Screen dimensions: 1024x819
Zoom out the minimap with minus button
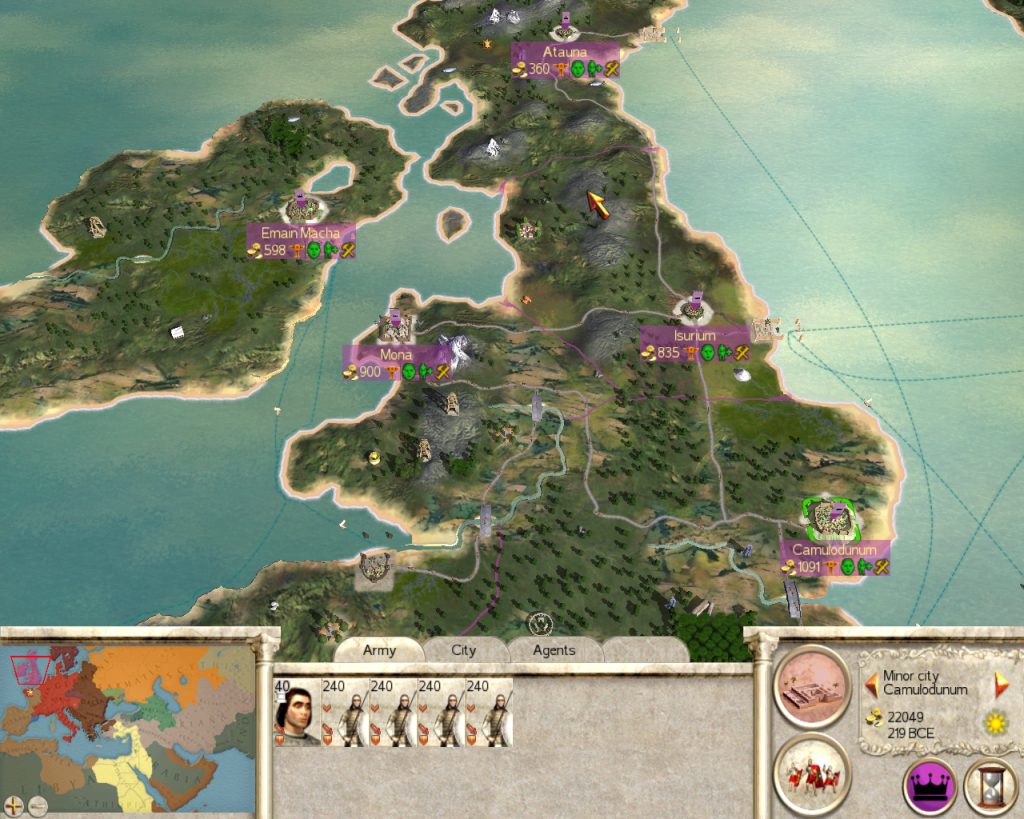[x=38, y=804]
